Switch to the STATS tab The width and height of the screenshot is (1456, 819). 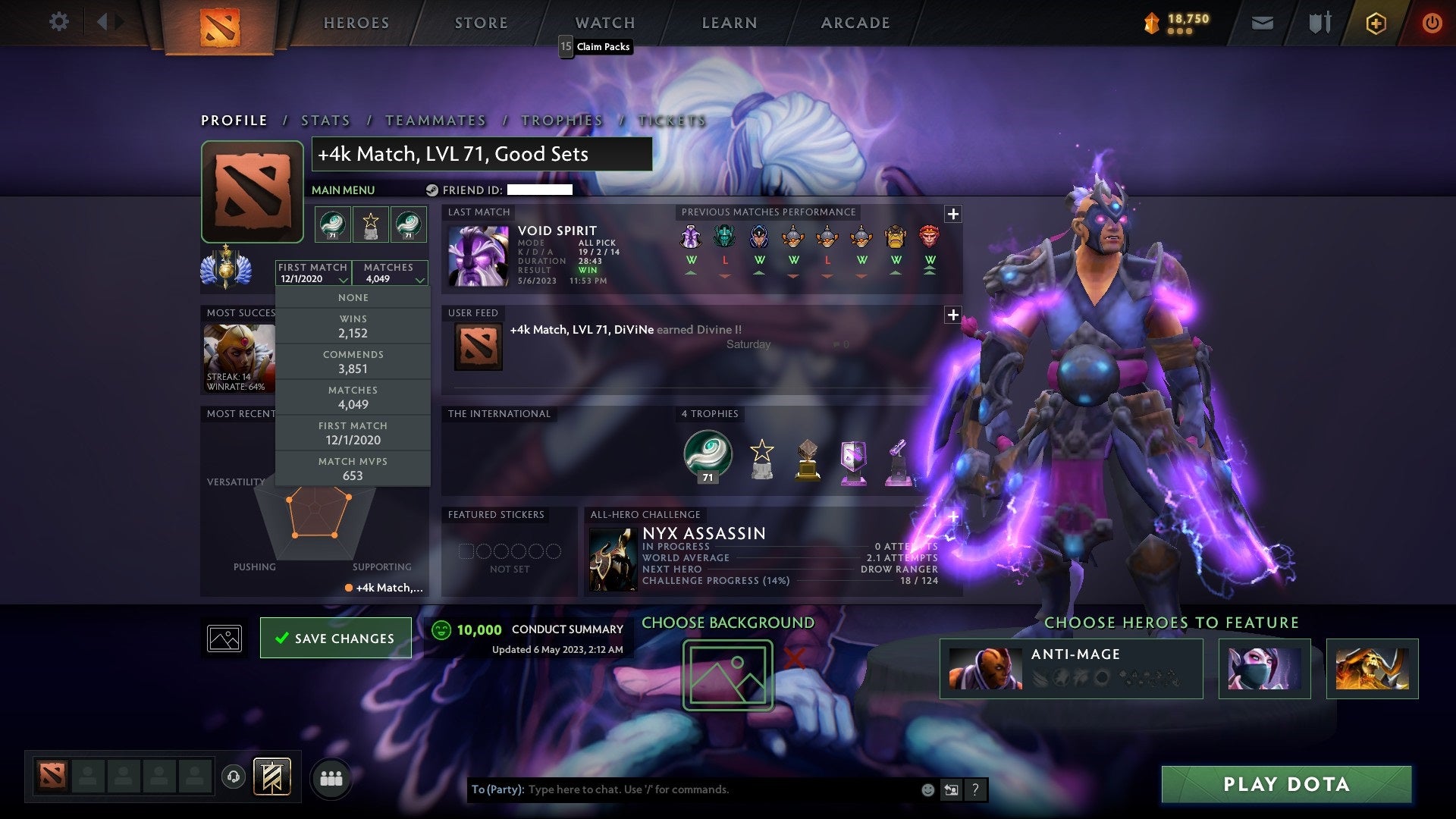click(x=325, y=120)
